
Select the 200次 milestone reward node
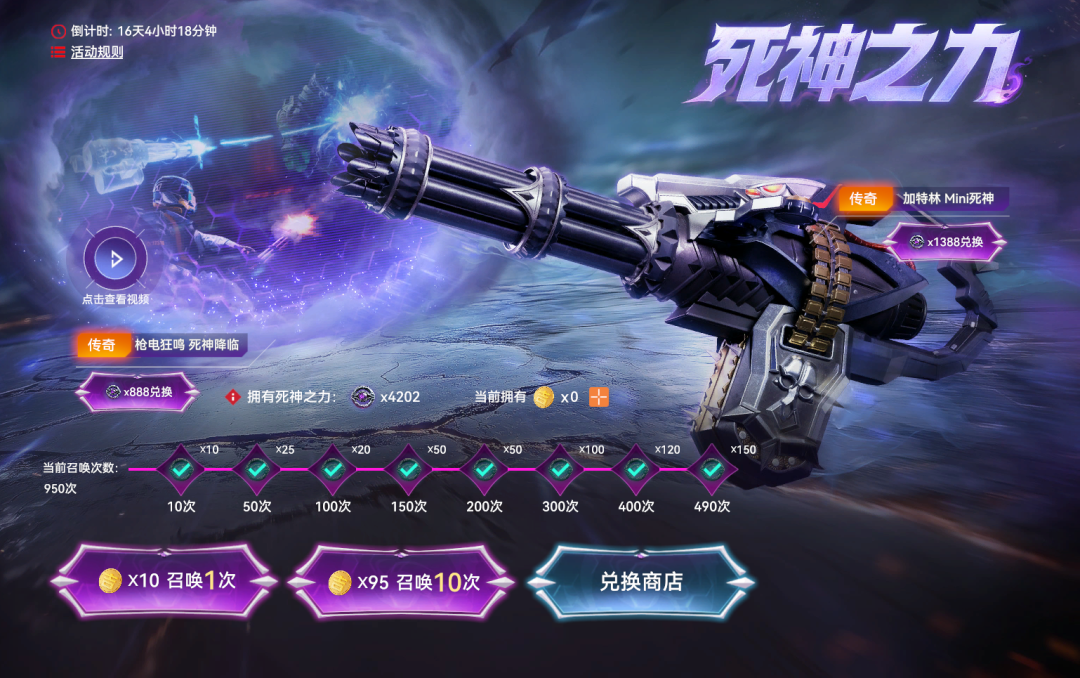click(484, 468)
